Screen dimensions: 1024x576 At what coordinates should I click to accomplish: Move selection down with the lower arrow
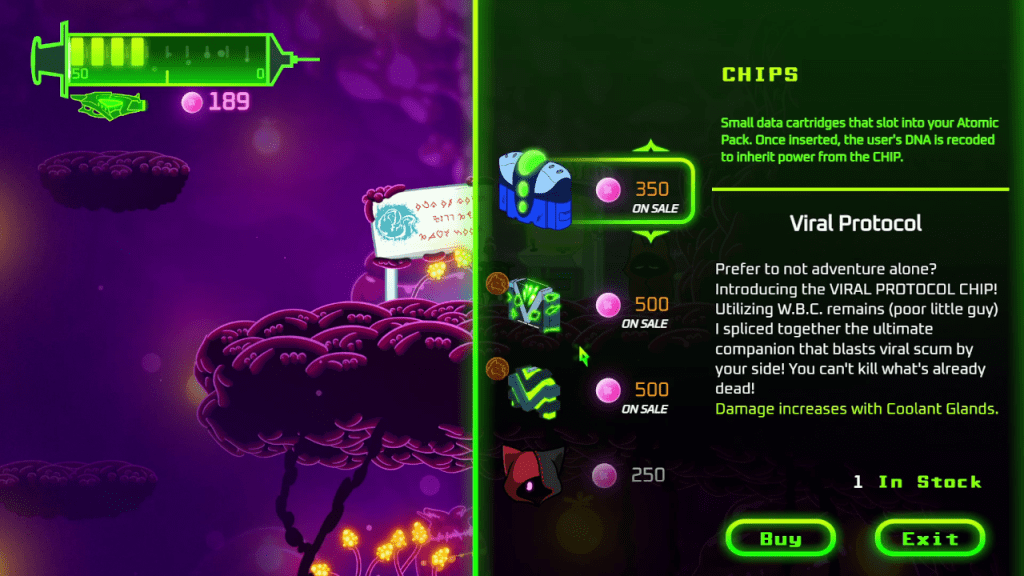click(x=652, y=236)
